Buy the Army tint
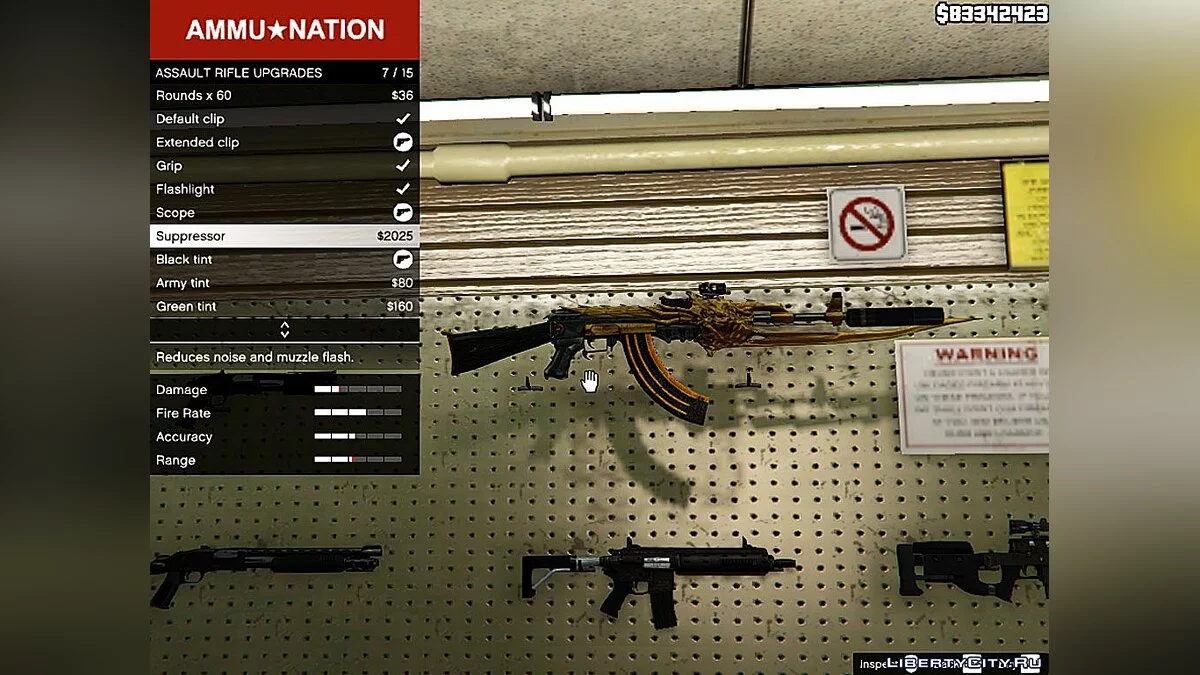The height and width of the screenshot is (675, 1200). 284,283
